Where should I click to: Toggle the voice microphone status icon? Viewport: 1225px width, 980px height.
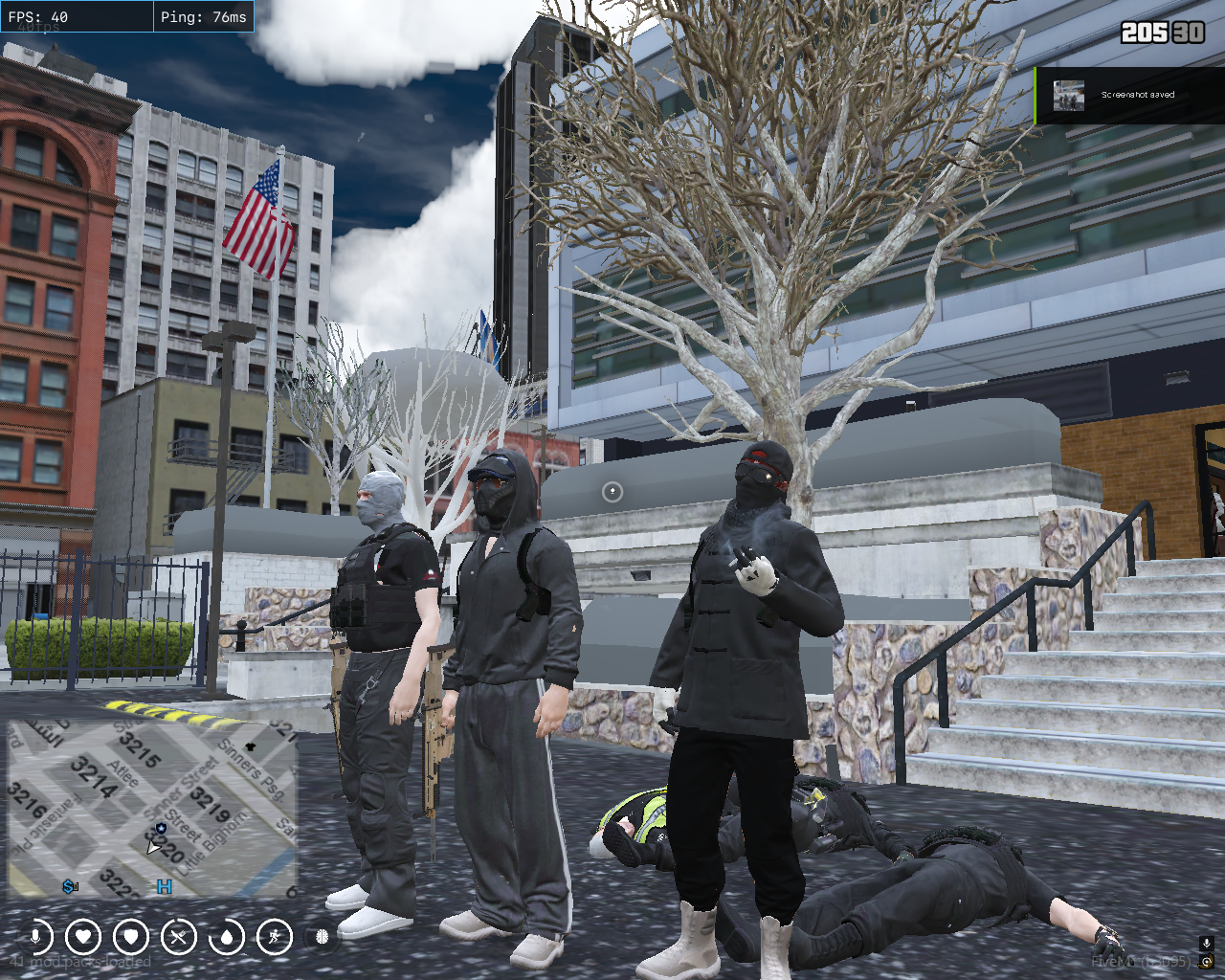[x=36, y=937]
